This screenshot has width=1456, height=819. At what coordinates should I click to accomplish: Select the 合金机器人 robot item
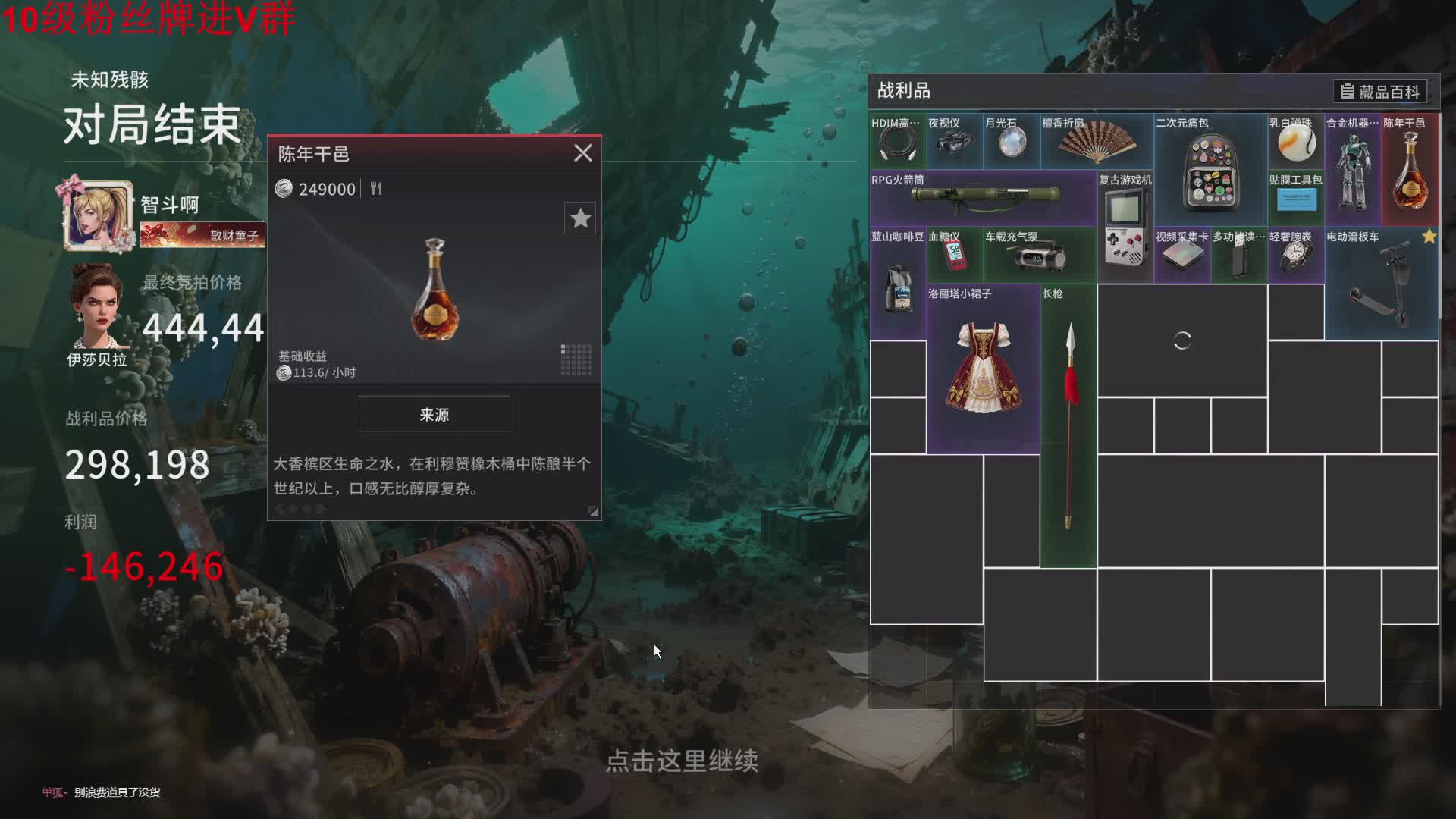point(1353,171)
